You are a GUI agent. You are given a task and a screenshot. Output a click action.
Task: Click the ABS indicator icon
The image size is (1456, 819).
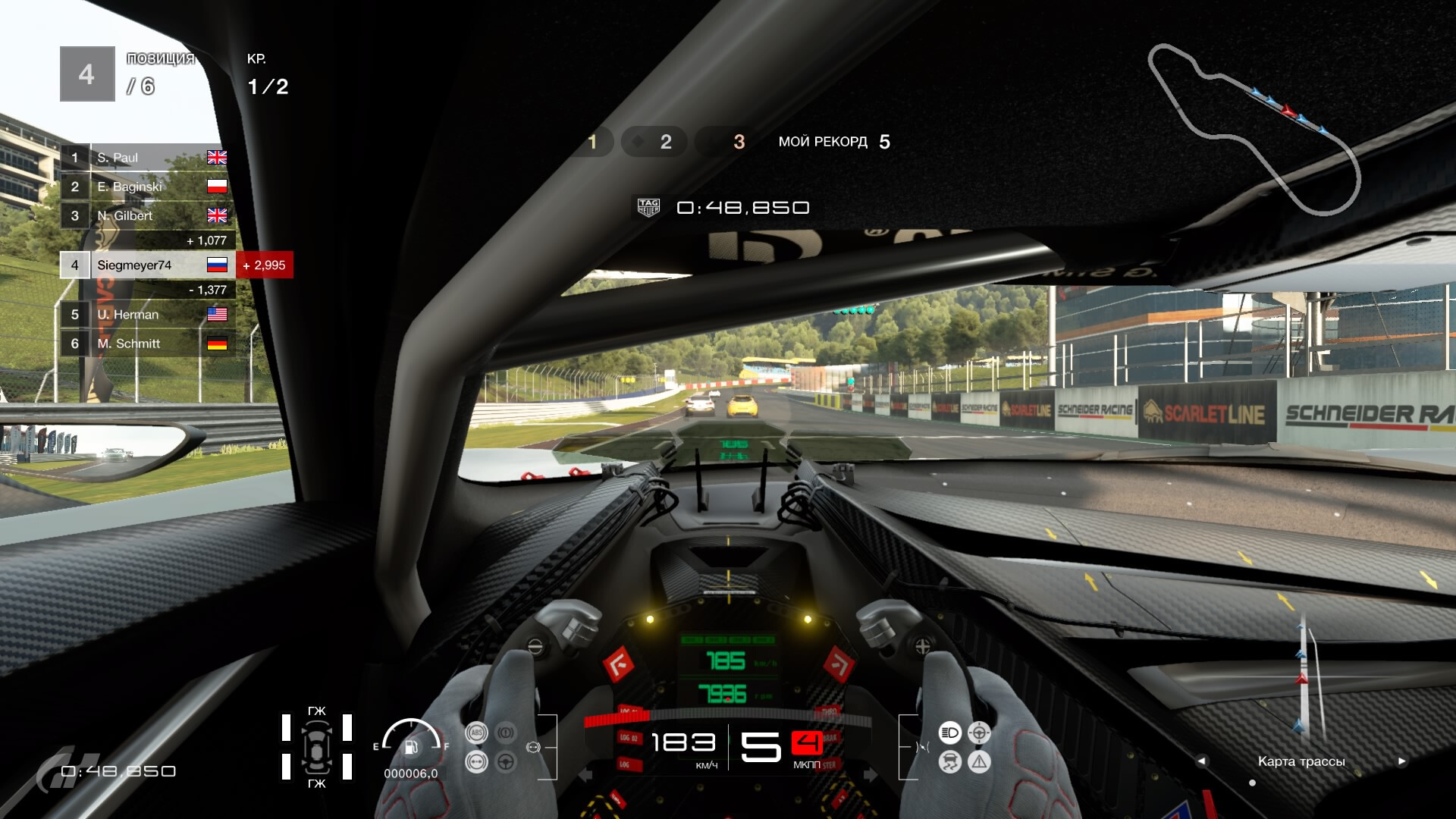pyautogui.click(x=476, y=733)
